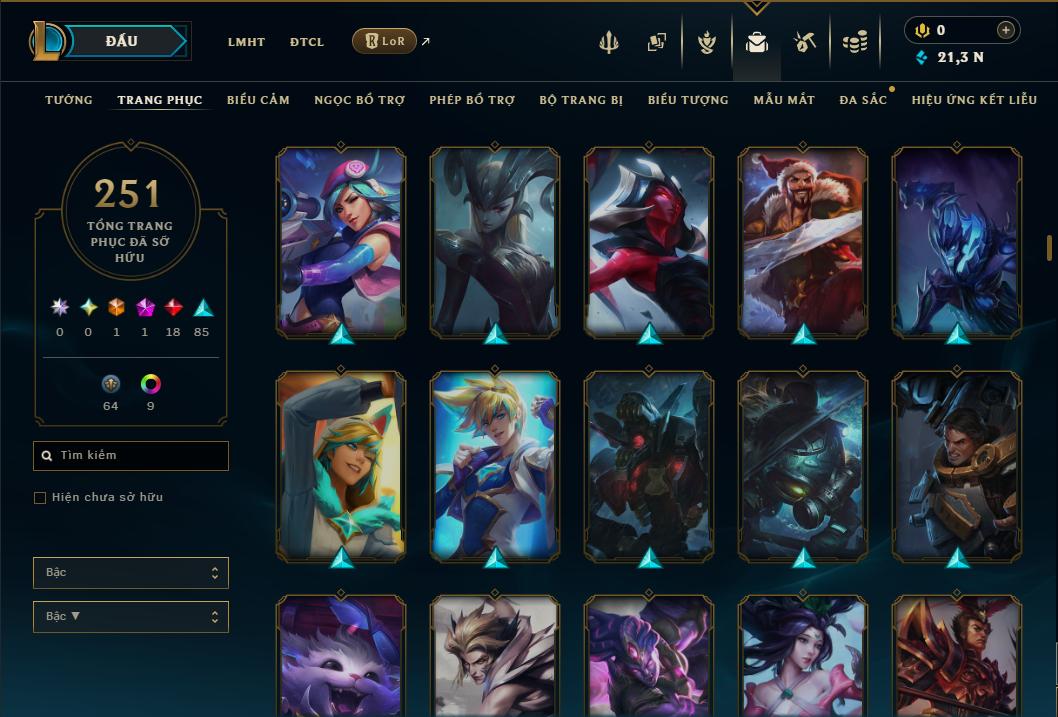Select the BIỂU CẢM tab
The width and height of the screenshot is (1058, 717).
(258, 100)
